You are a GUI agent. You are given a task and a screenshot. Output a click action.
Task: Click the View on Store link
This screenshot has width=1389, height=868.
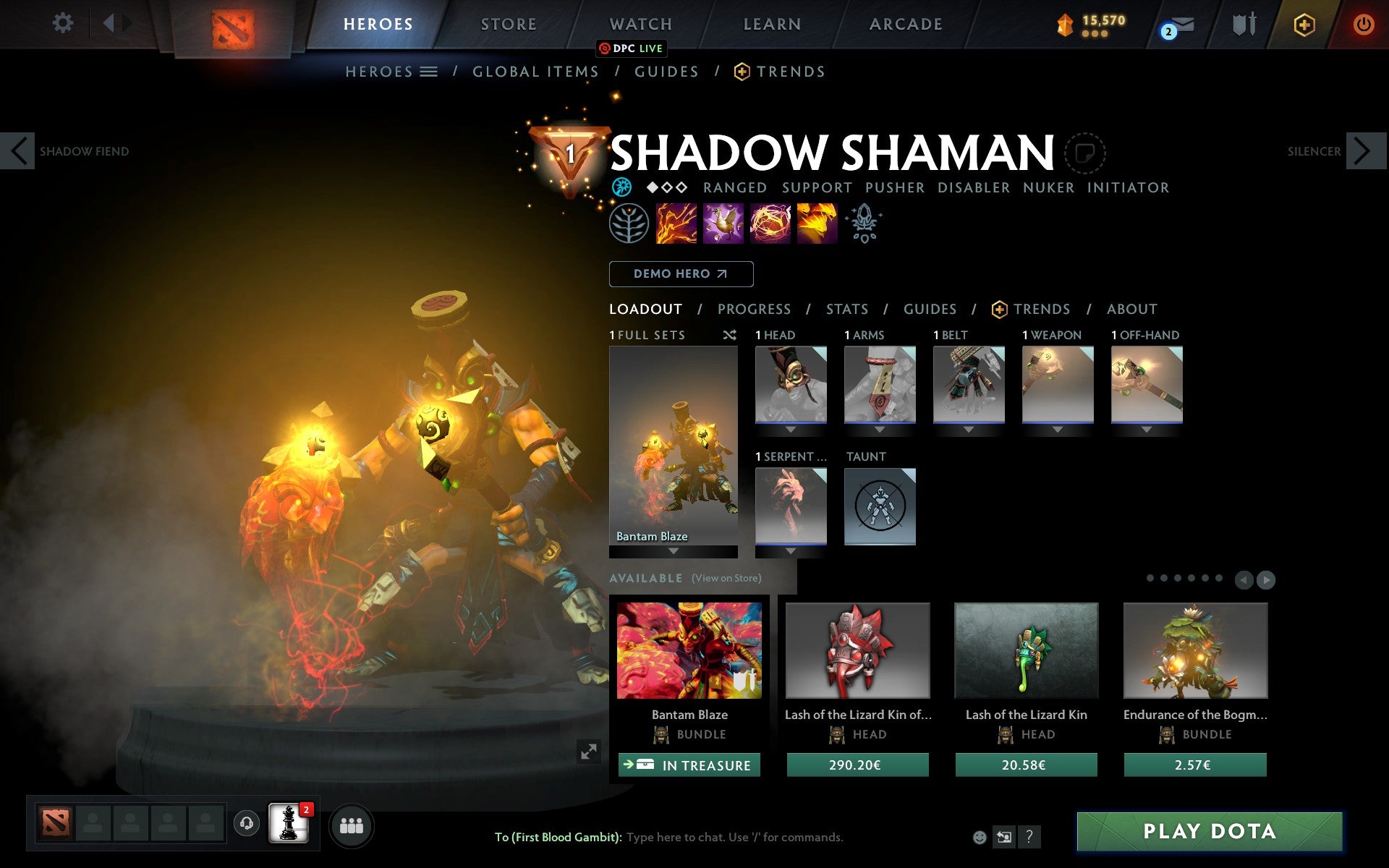tap(726, 578)
